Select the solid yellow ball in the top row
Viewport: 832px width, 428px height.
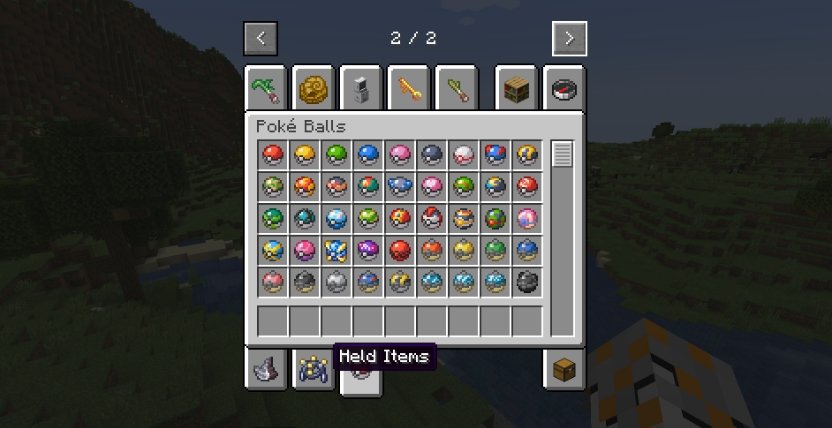click(x=305, y=155)
